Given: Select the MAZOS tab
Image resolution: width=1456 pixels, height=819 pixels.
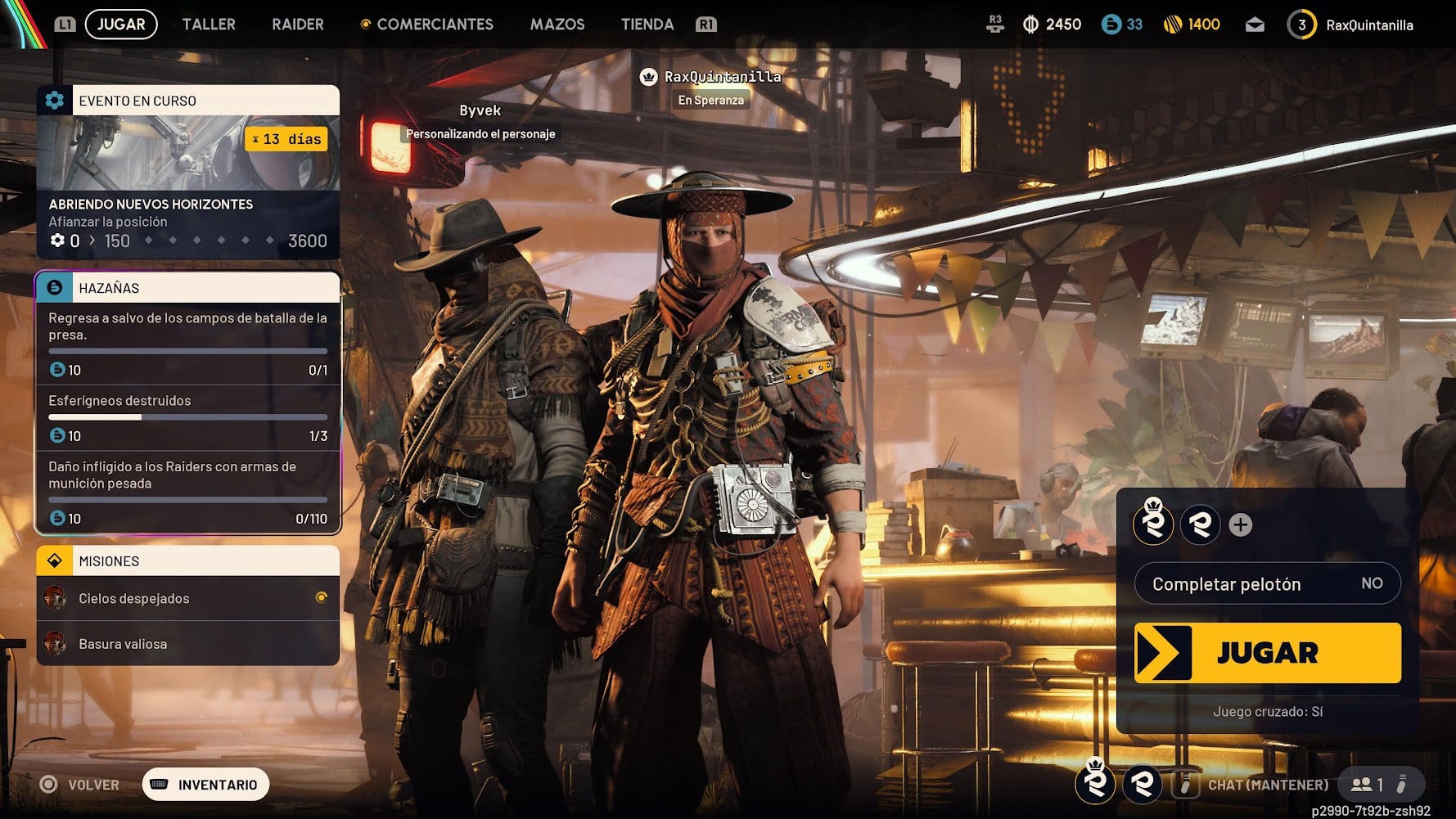Looking at the screenshot, I should (x=557, y=25).
